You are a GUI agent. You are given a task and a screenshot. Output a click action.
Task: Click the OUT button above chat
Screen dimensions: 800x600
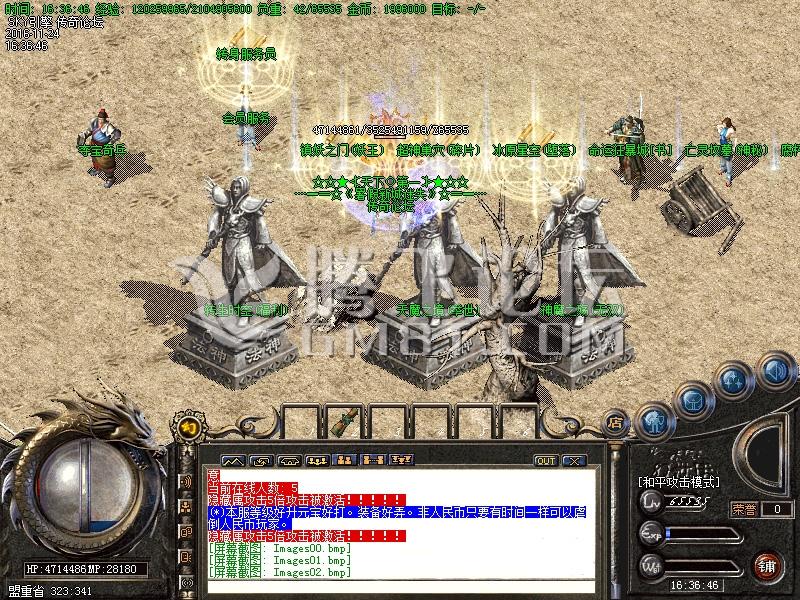pyautogui.click(x=545, y=461)
